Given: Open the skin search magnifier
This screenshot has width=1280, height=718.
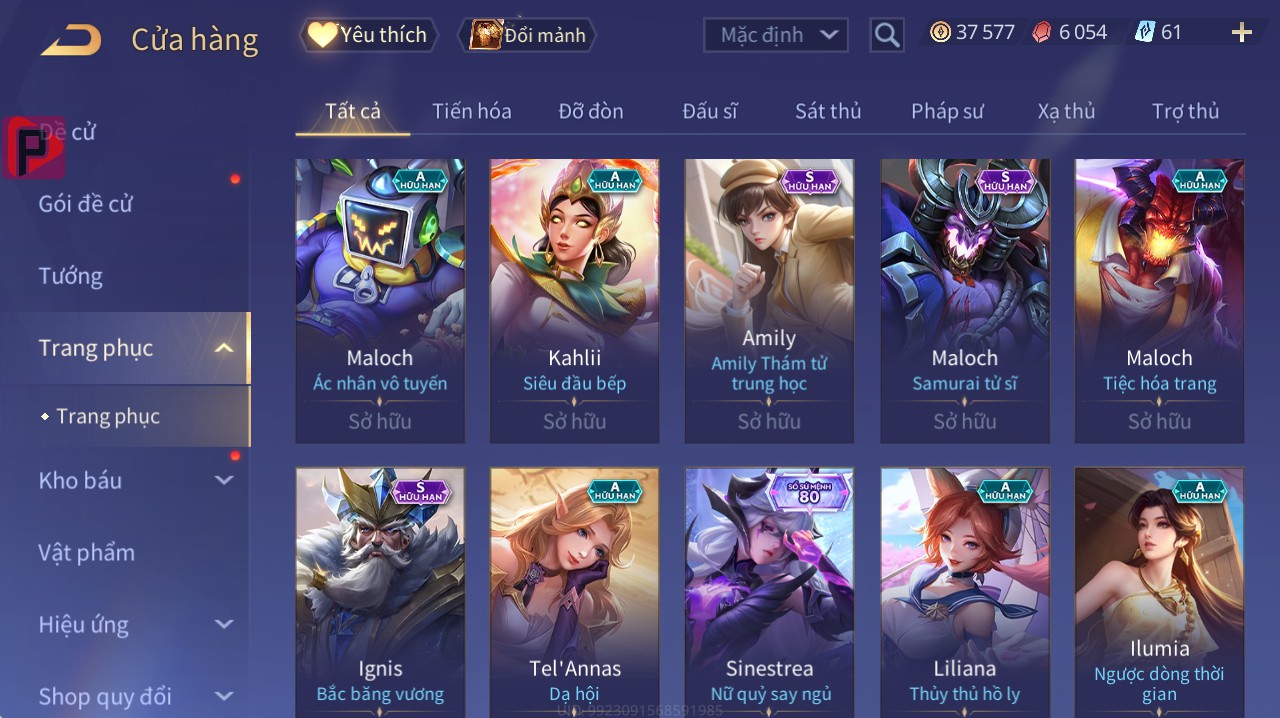Looking at the screenshot, I should click(x=887, y=35).
